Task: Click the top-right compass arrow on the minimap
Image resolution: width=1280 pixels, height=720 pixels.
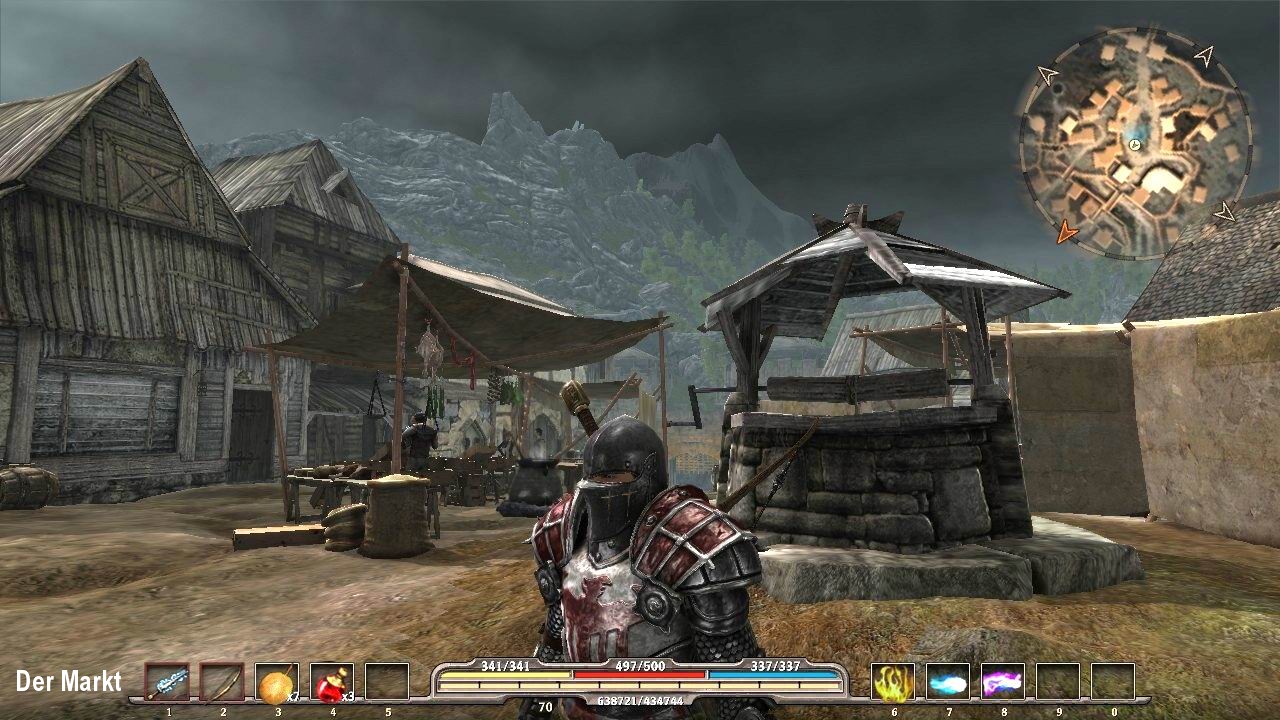Action: (x=1206, y=57)
